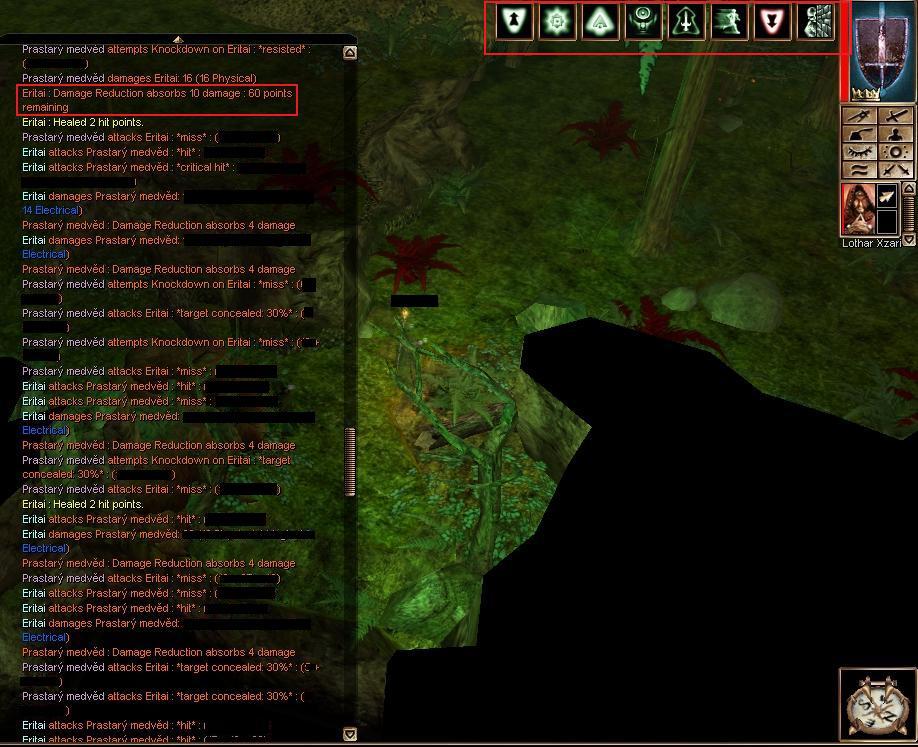Click the single sword menu button
Screen dimensions: 918x747
tap(896, 117)
